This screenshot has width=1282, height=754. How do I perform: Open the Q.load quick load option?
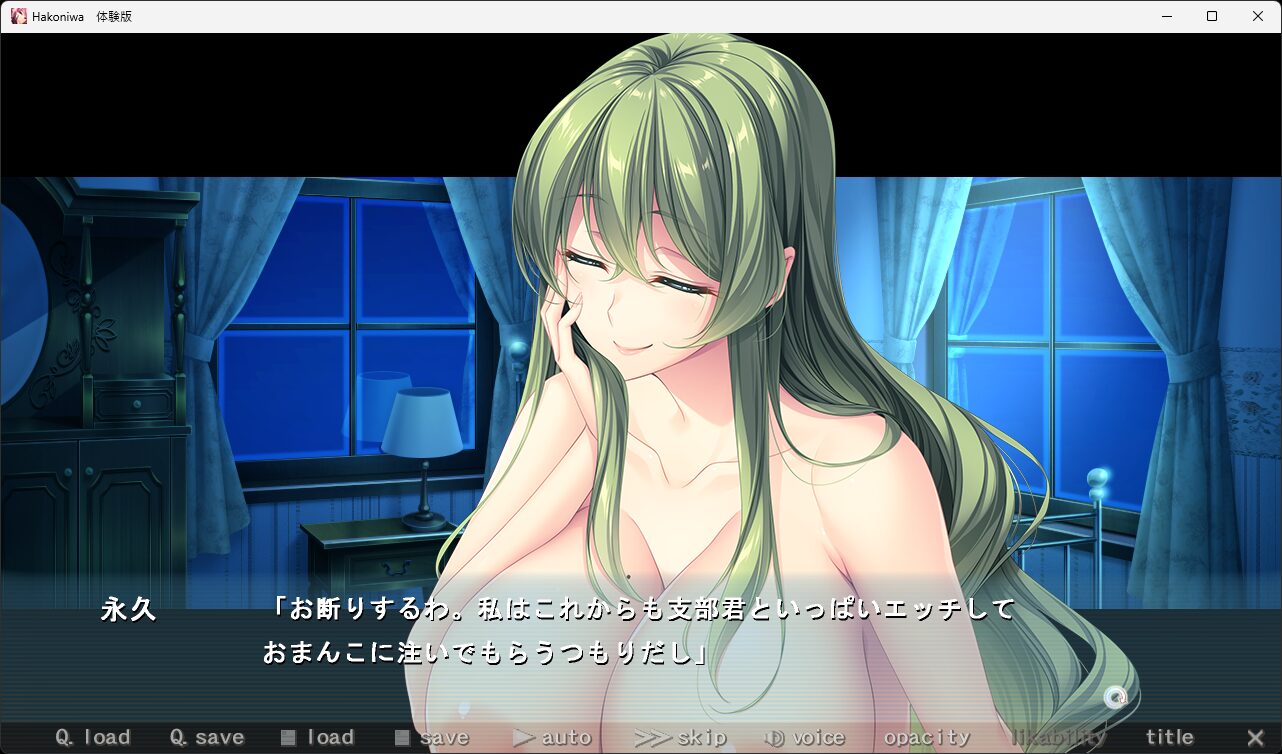[93, 738]
